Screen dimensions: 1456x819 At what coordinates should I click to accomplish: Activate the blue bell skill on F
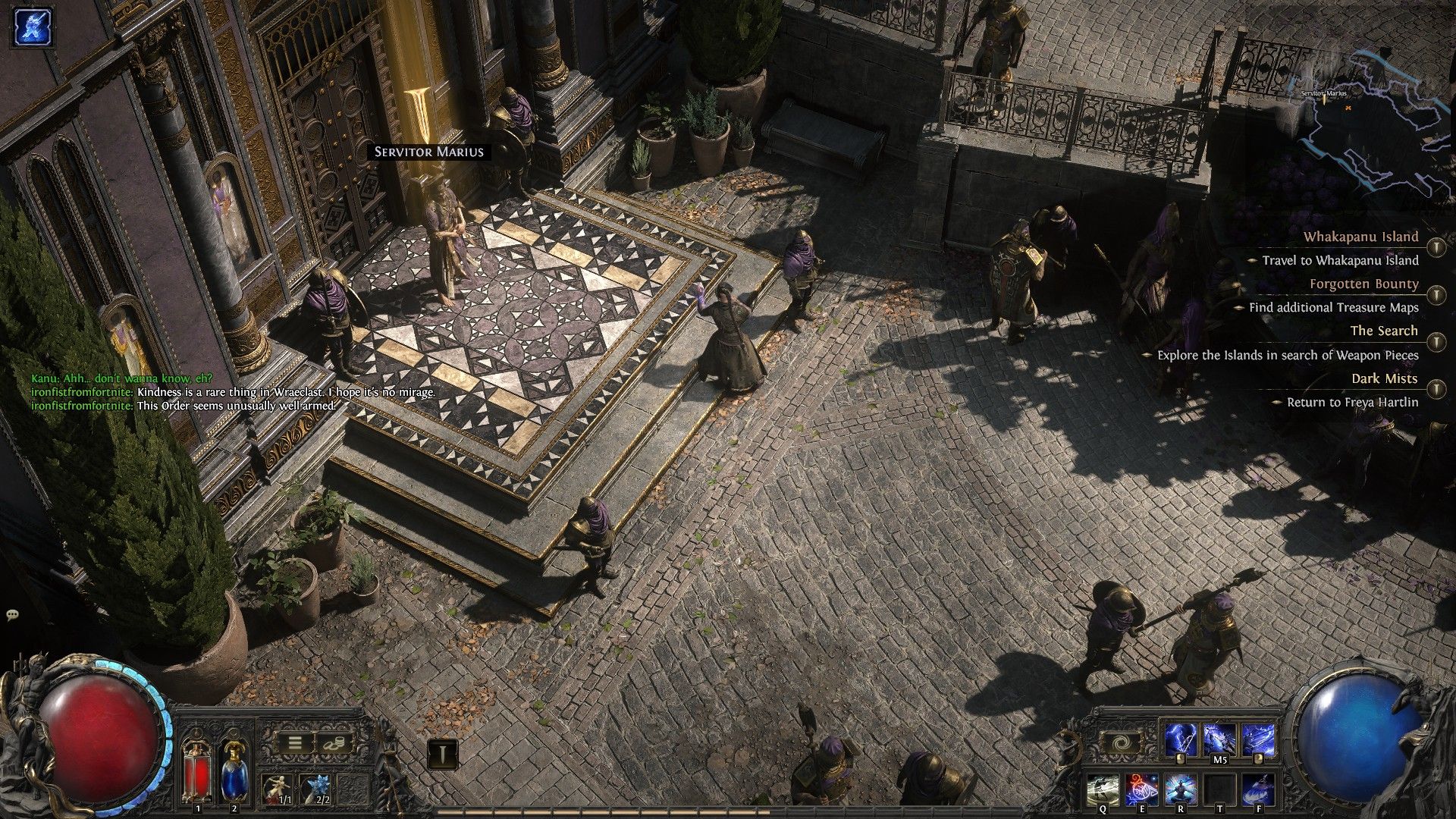click(x=1258, y=789)
